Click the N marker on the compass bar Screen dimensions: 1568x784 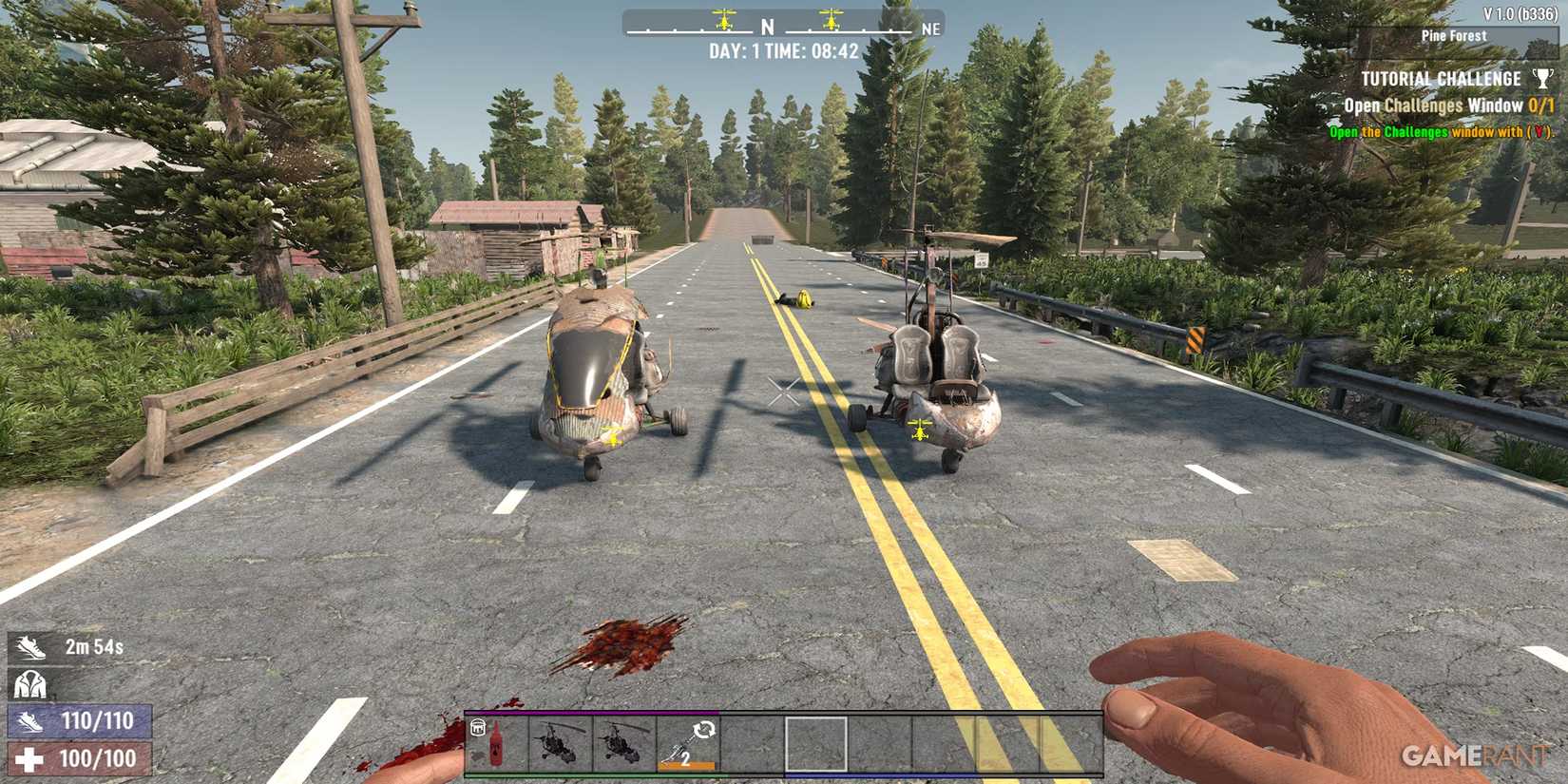(x=766, y=28)
